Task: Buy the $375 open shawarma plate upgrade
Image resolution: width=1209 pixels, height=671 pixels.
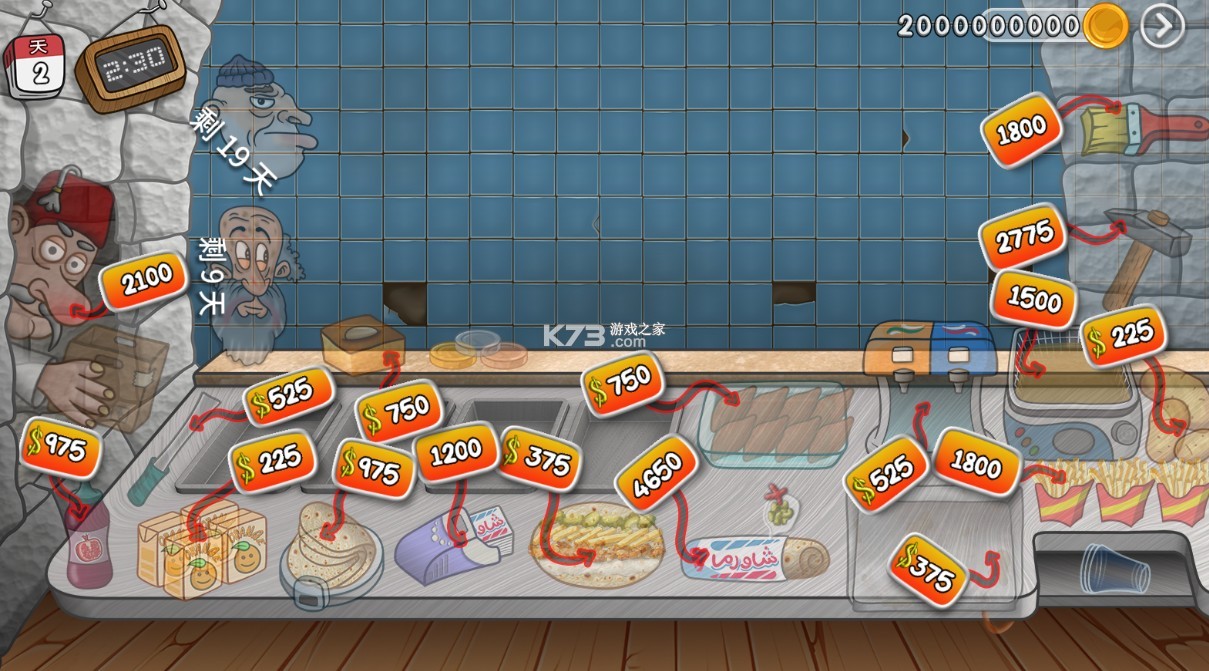Action: 539,459
